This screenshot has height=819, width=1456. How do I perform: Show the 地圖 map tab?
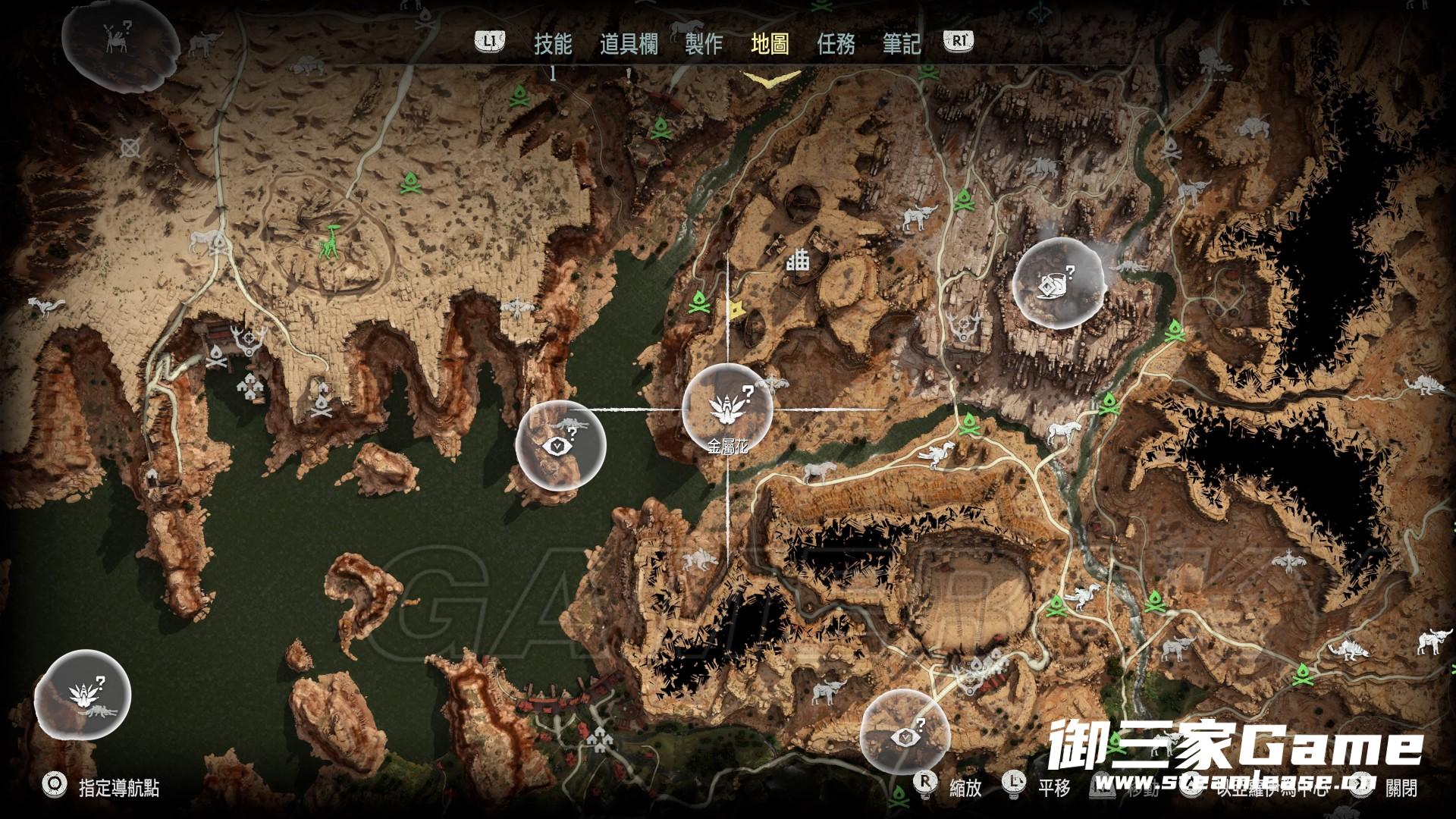770,44
